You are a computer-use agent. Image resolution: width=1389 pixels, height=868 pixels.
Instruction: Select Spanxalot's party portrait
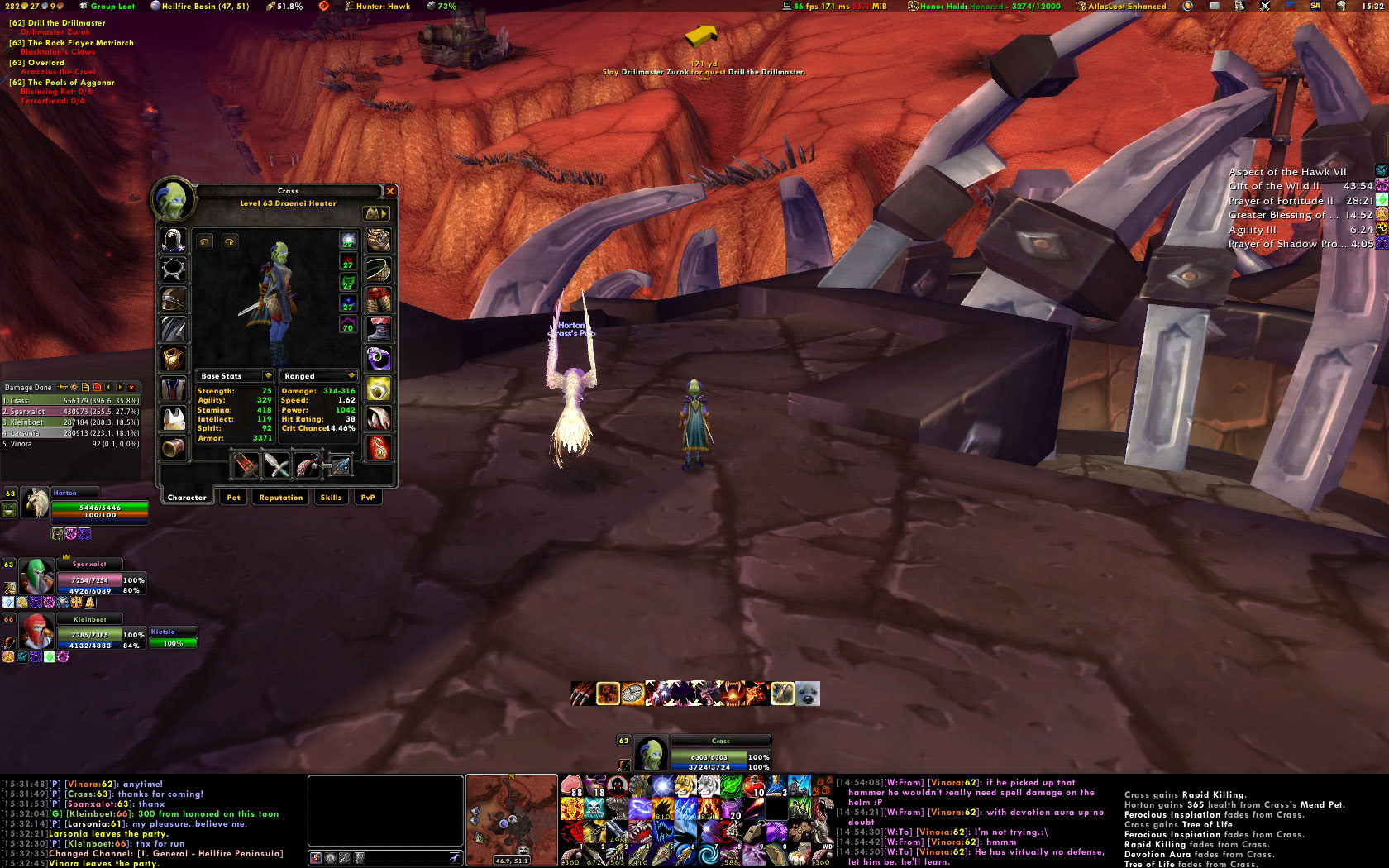[x=35, y=576]
